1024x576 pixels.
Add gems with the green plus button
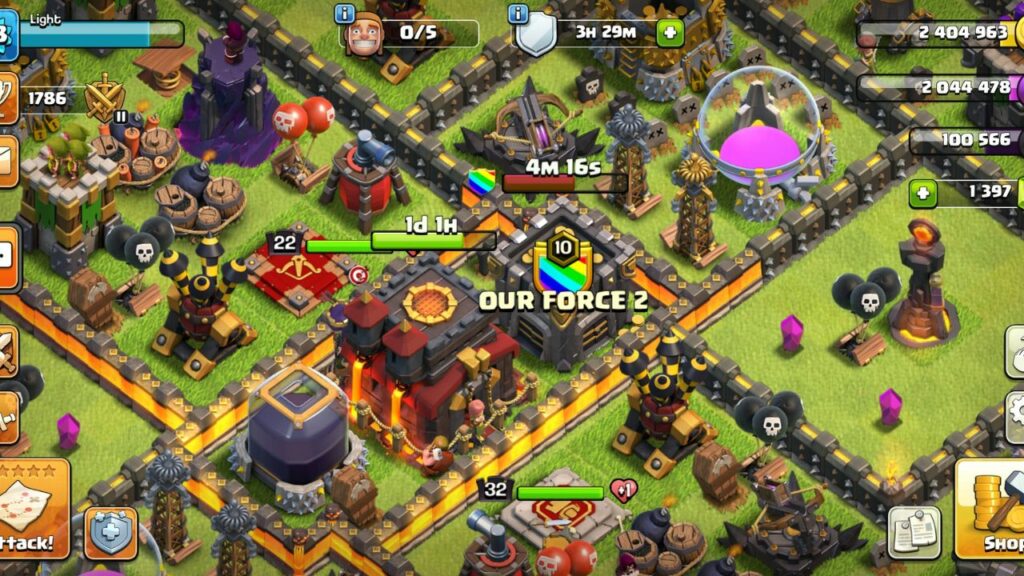pos(923,191)
